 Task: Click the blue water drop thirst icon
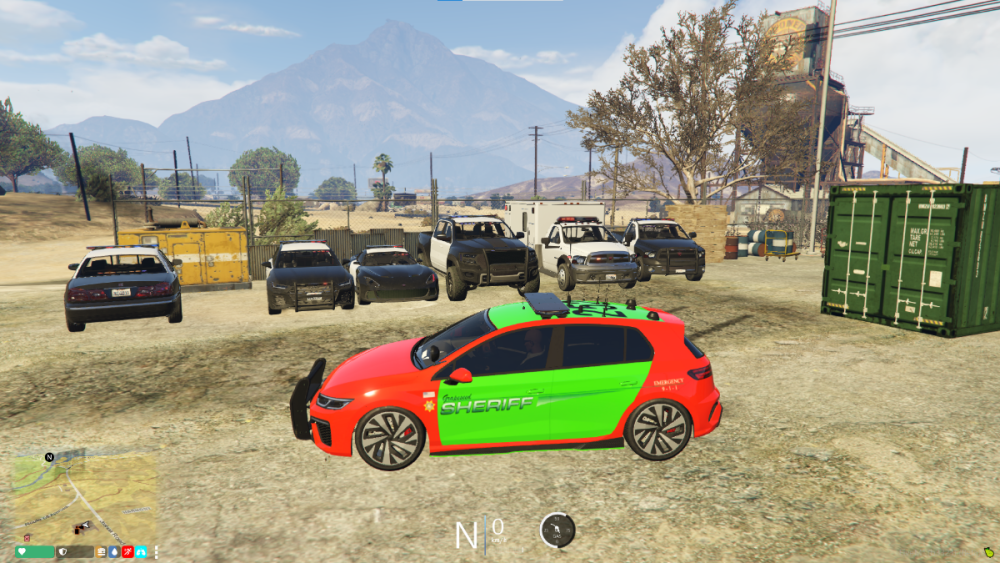pyautogui.click(x=114, y=552)
